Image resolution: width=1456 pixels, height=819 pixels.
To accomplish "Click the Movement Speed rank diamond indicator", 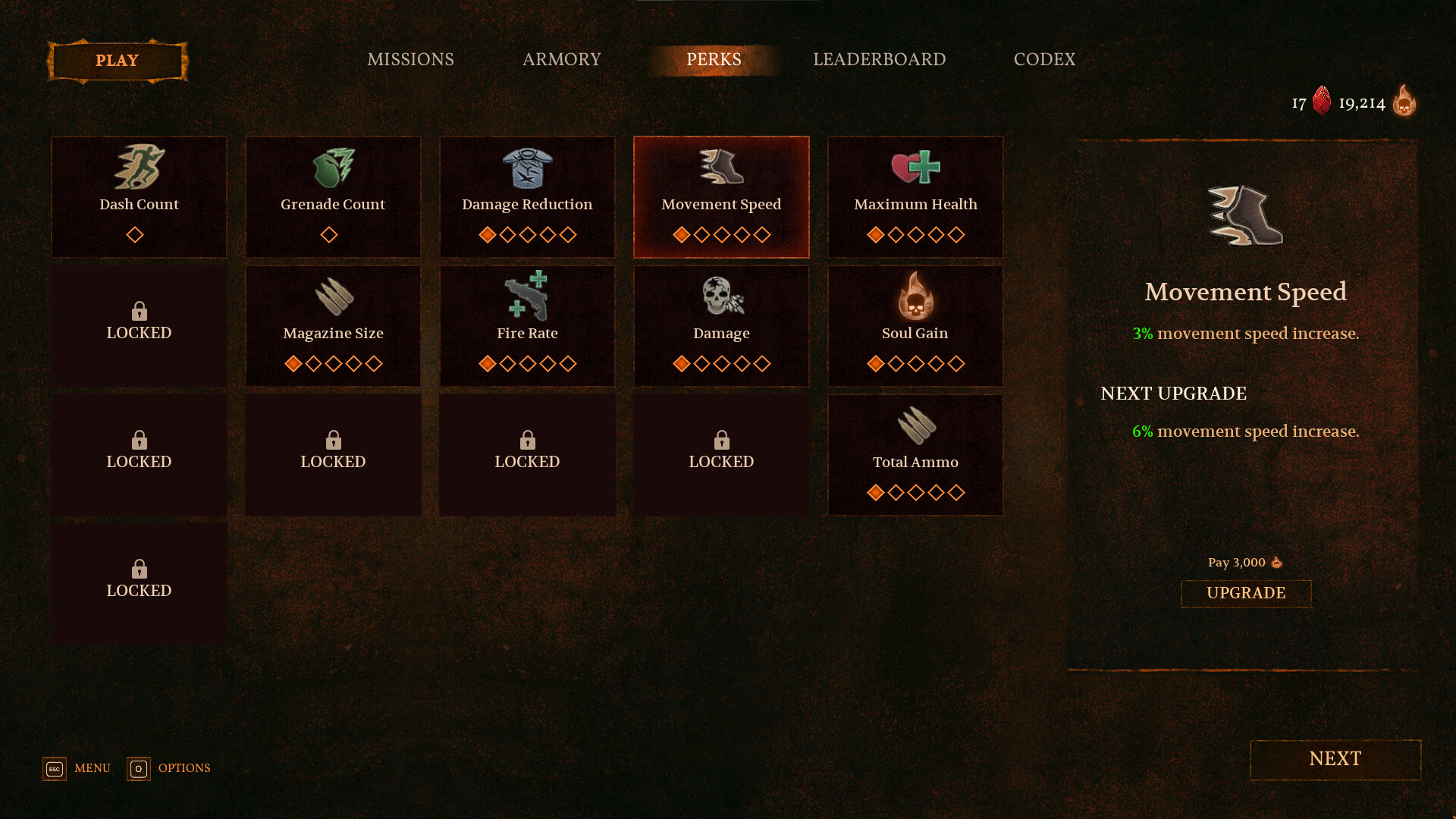I will pos(720,235).
